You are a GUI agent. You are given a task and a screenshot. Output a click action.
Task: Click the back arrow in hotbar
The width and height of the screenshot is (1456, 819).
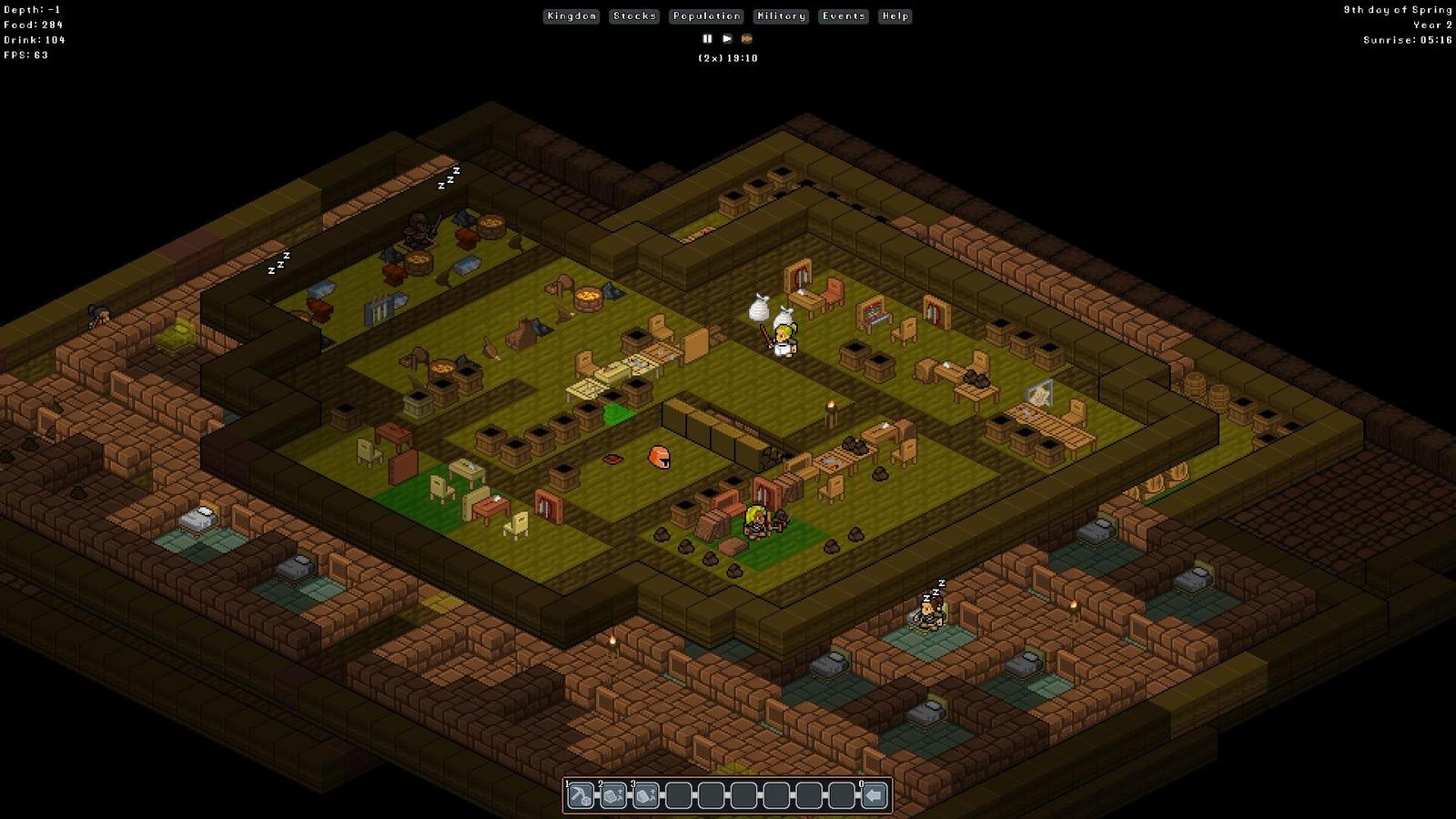[x=875, y=796]
